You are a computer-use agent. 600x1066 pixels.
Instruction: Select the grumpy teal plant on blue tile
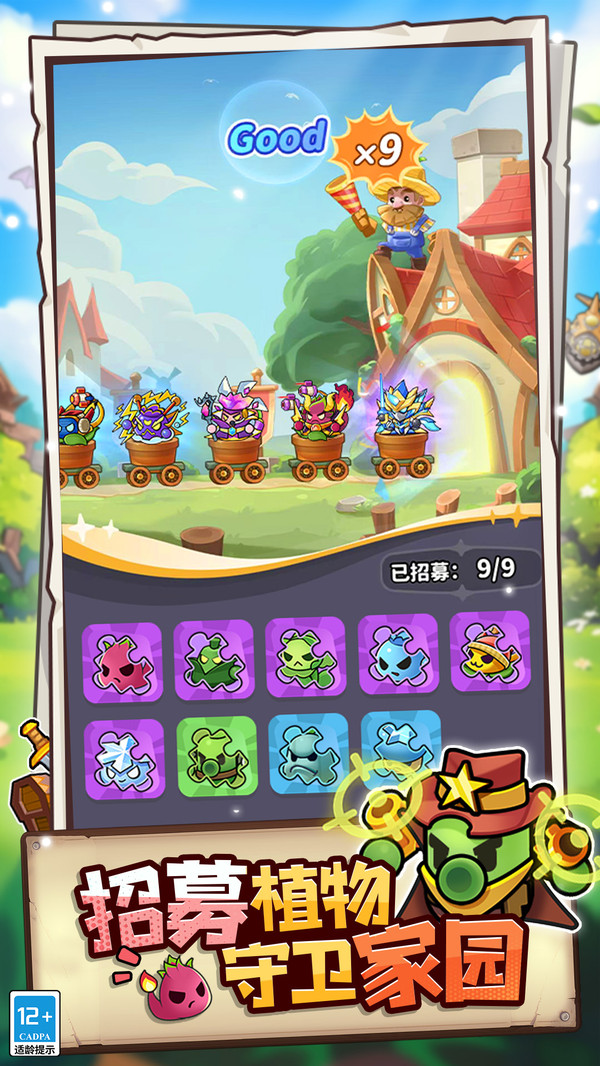(308, 752)
